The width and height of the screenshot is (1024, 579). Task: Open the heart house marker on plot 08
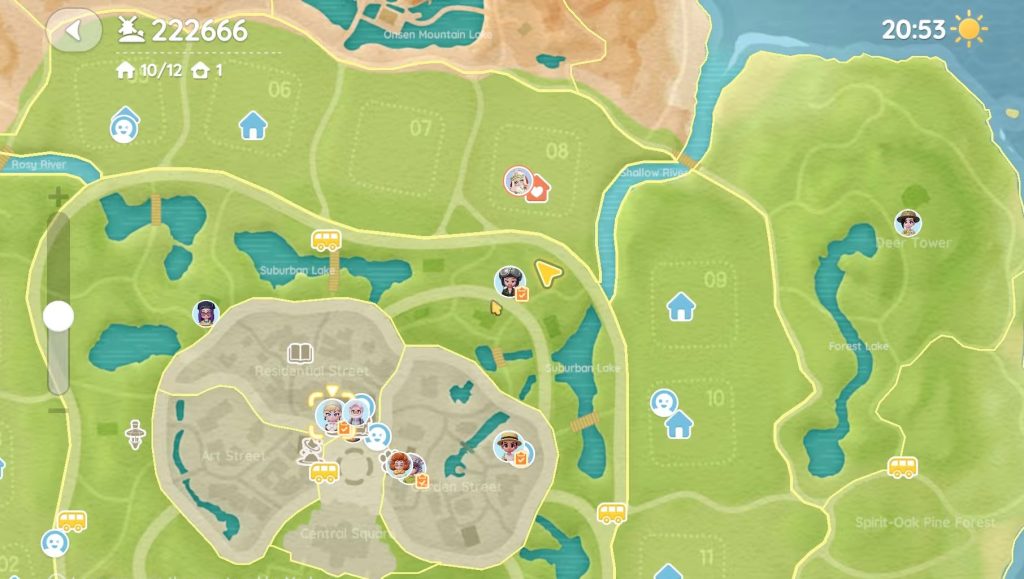[539, 187]
